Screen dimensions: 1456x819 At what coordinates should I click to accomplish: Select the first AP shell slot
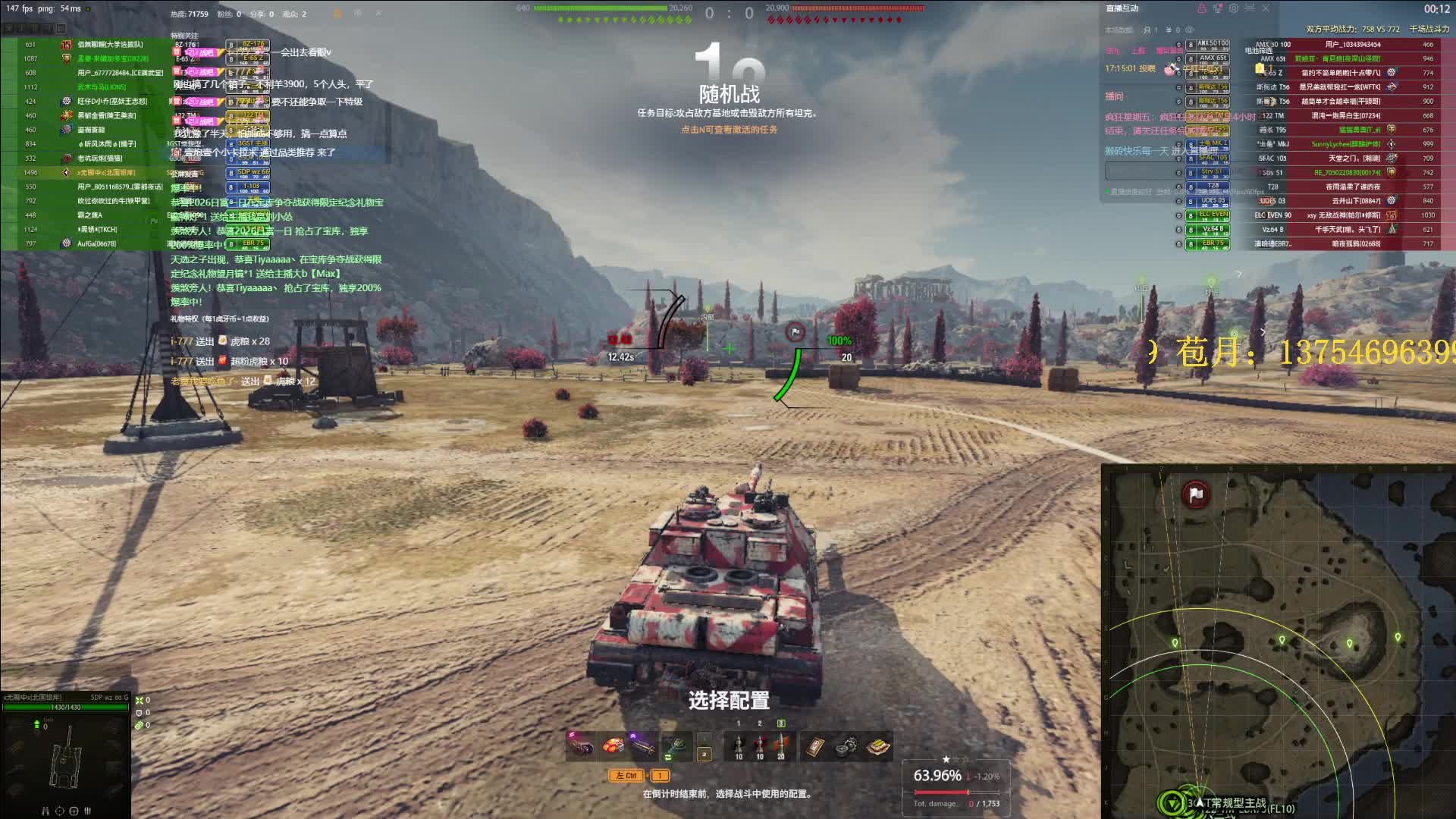coord(739,746)
